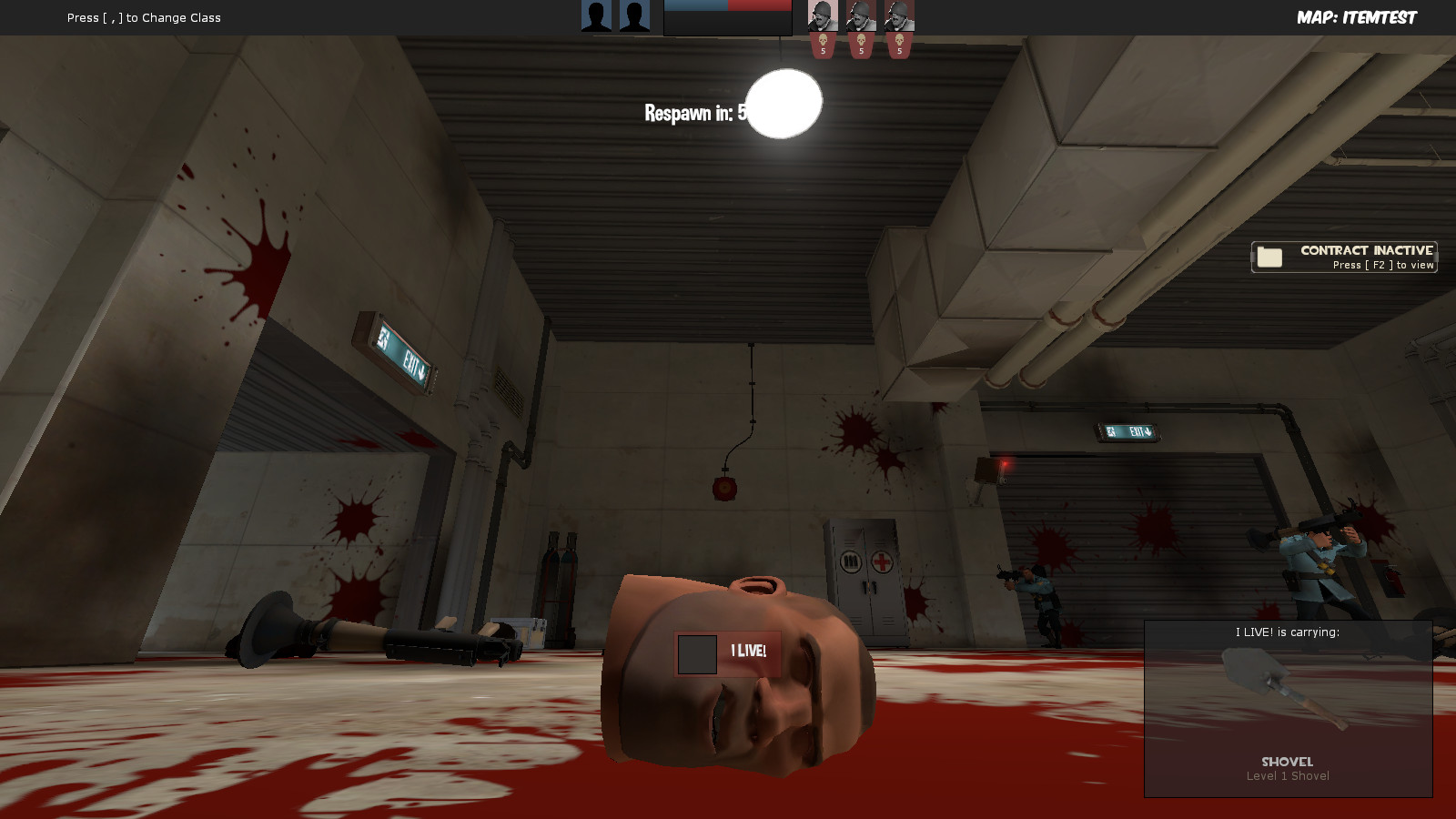Screen dimensions: 1456x819
Task: Select the 'Press [,] to Change Class' prompt
Action: [142, 16]
